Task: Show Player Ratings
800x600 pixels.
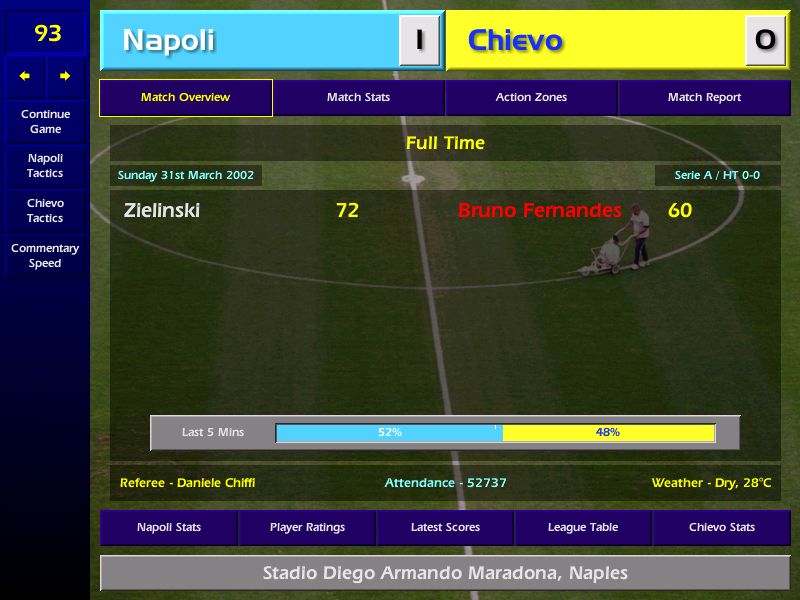Action: click(x=307, y=528)
